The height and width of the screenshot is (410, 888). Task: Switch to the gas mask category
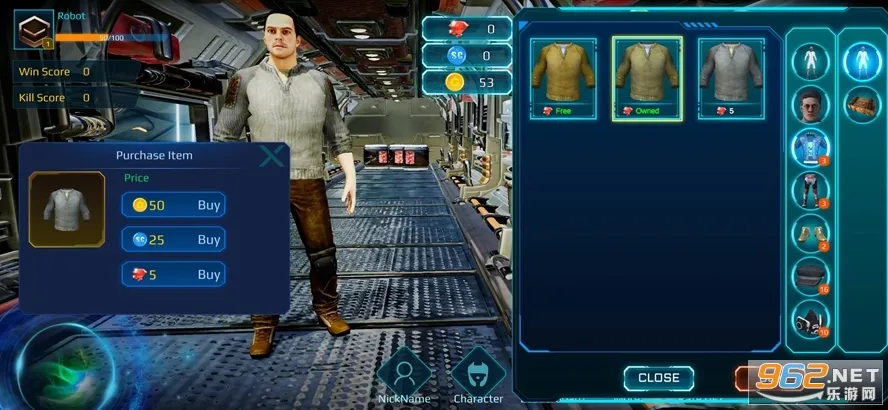tap(811, 319)
